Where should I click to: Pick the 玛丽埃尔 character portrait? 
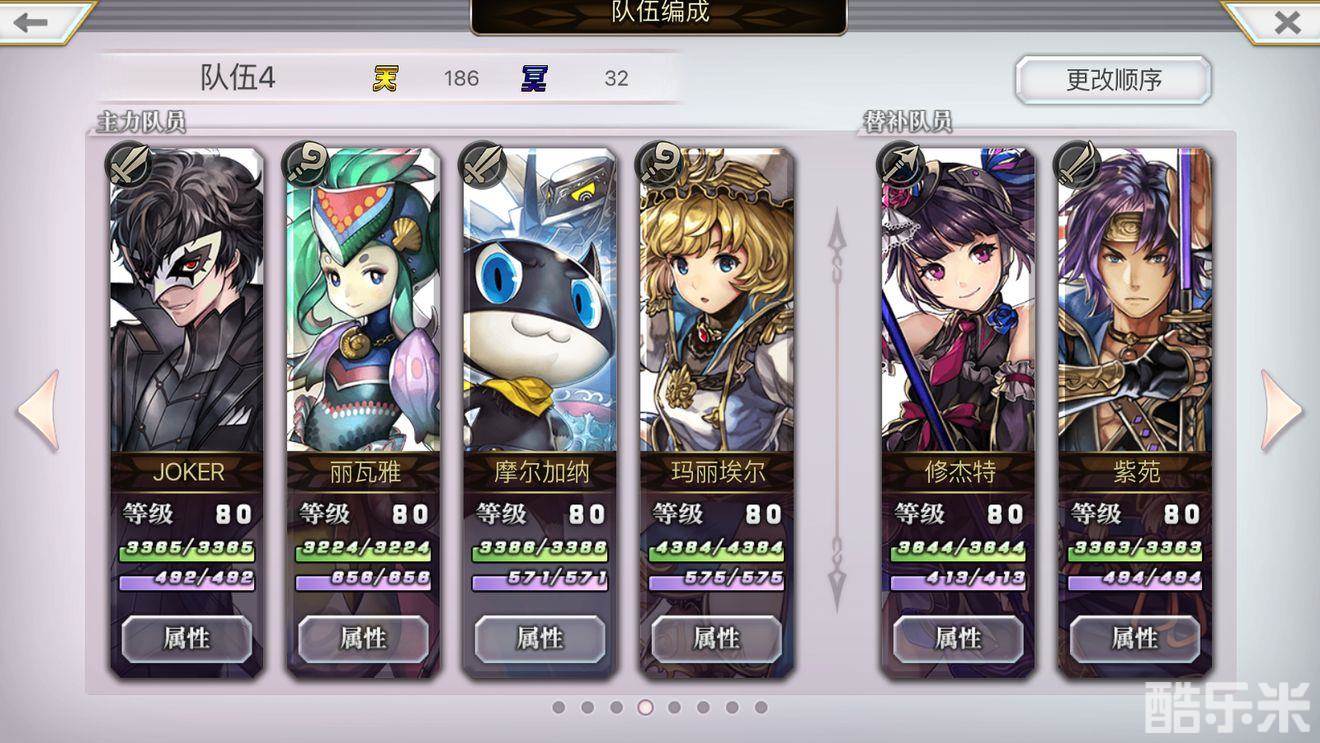[717, 300]
